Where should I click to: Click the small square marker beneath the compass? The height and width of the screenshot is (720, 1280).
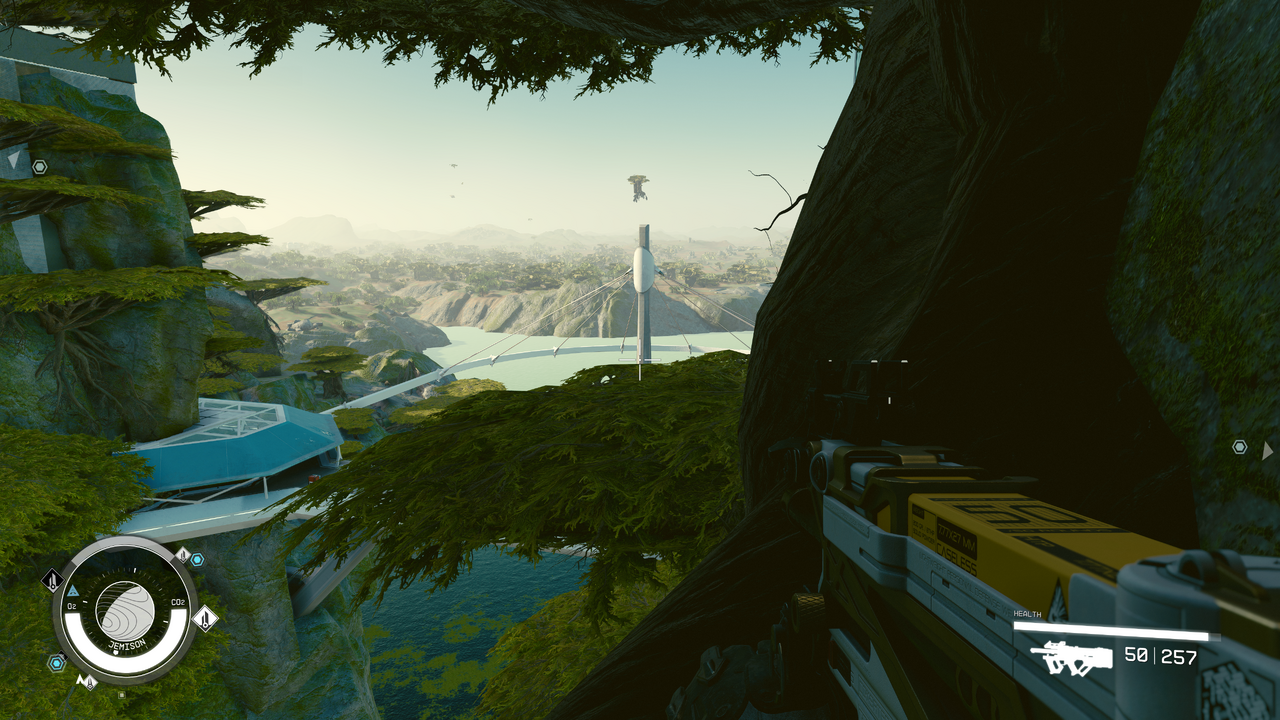tap(123, 695)
